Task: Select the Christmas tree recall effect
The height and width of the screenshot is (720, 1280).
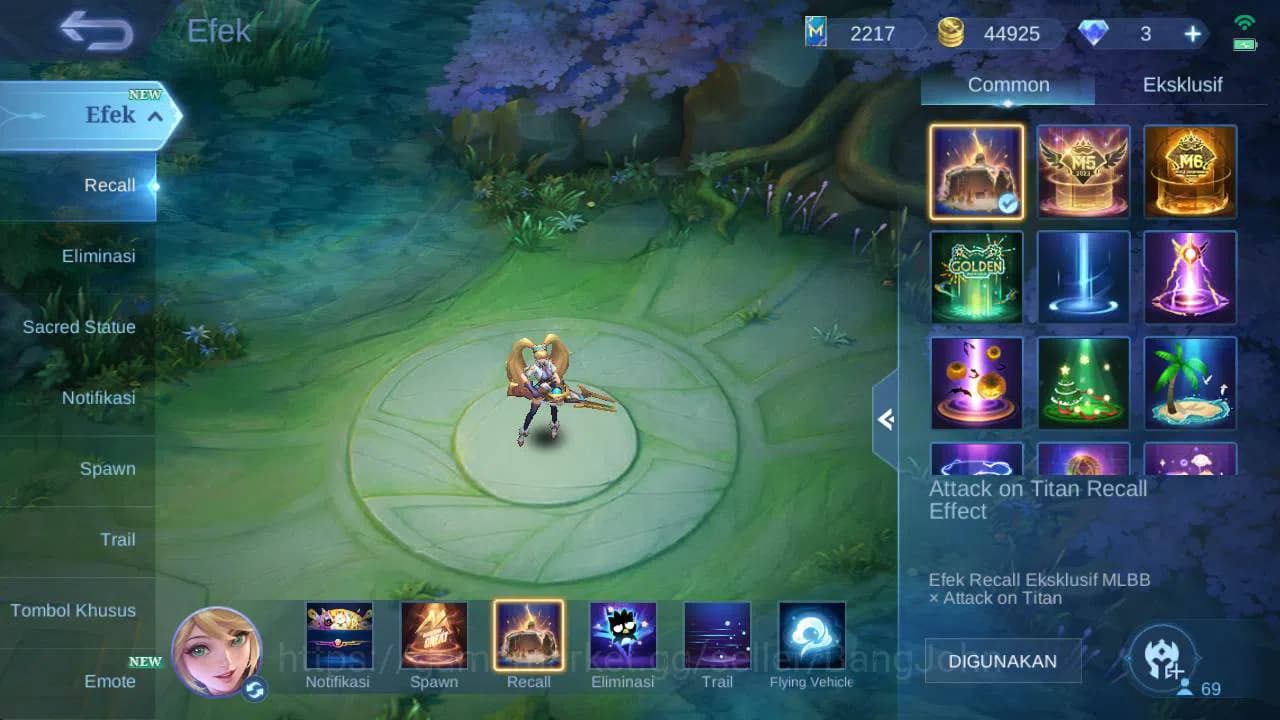Action: [1083, 383]
